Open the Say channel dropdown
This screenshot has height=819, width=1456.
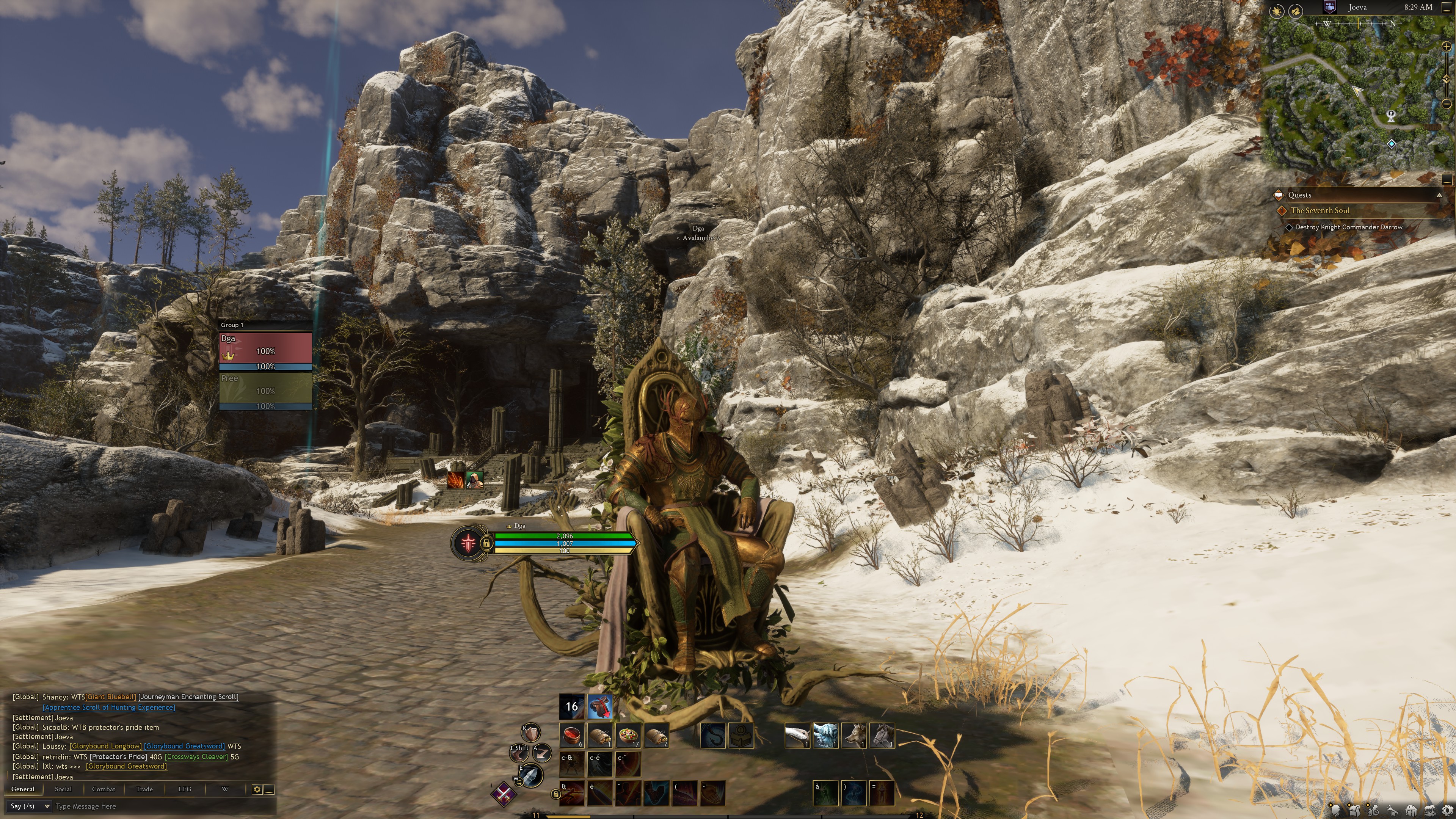point(30,806)
